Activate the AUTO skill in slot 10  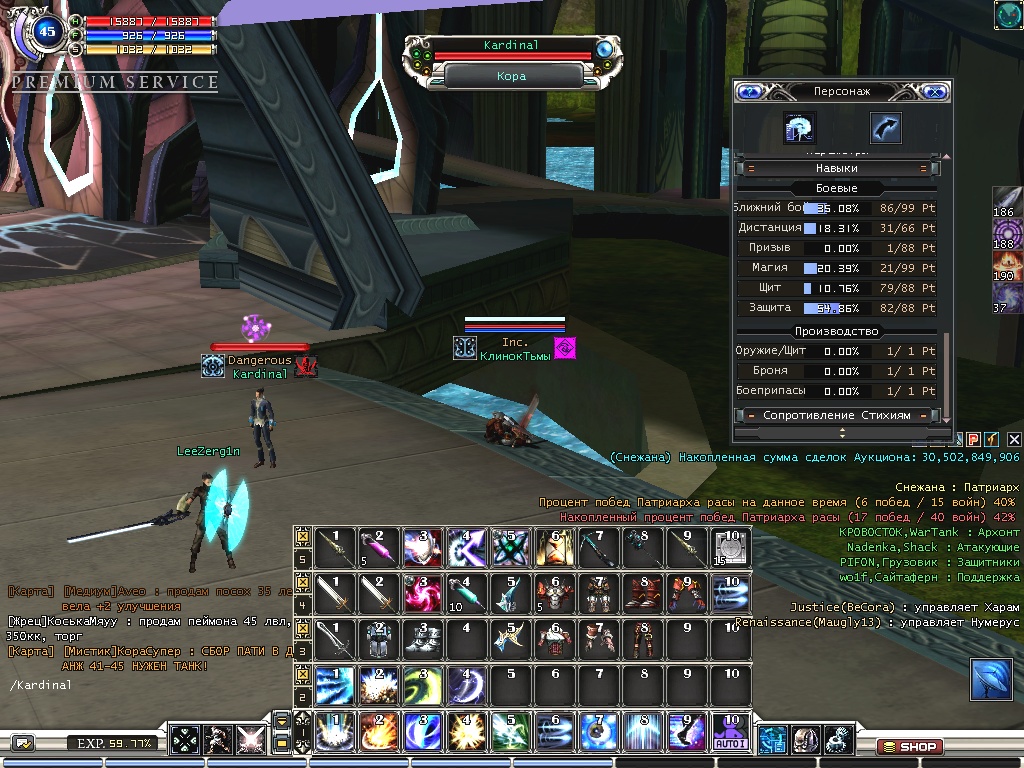tap(729, 732)
